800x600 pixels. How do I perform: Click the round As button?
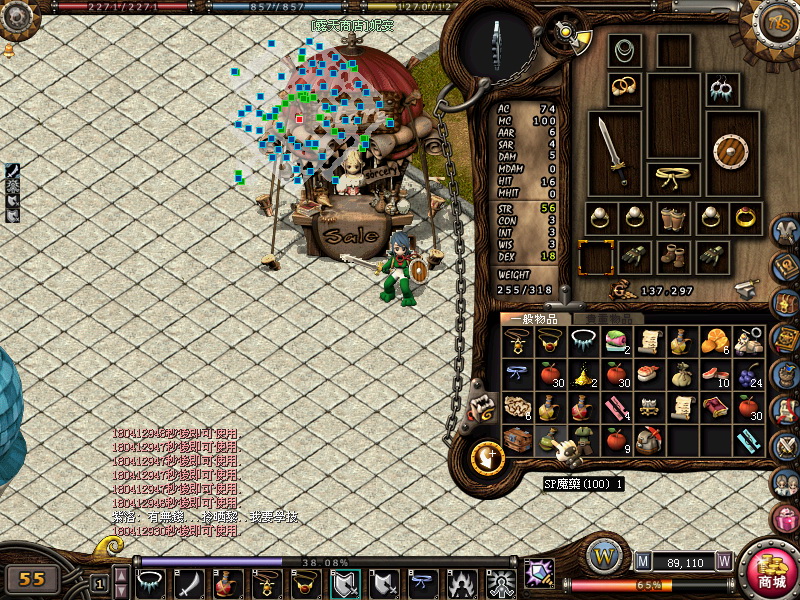776,22
